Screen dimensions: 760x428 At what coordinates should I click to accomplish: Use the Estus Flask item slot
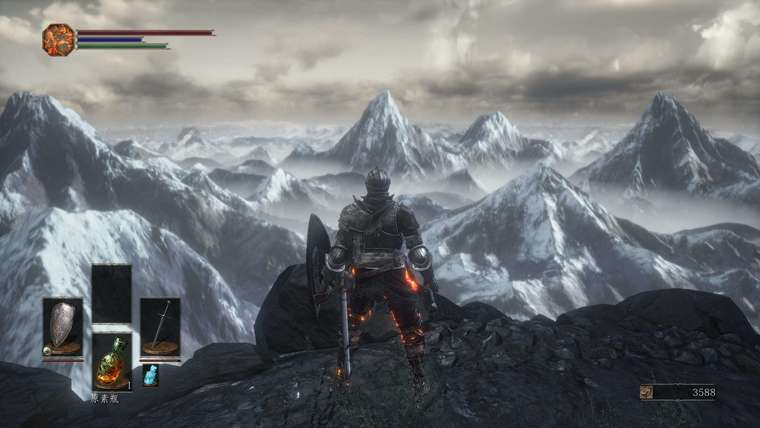pyautogui.click(x=111, y=361)
